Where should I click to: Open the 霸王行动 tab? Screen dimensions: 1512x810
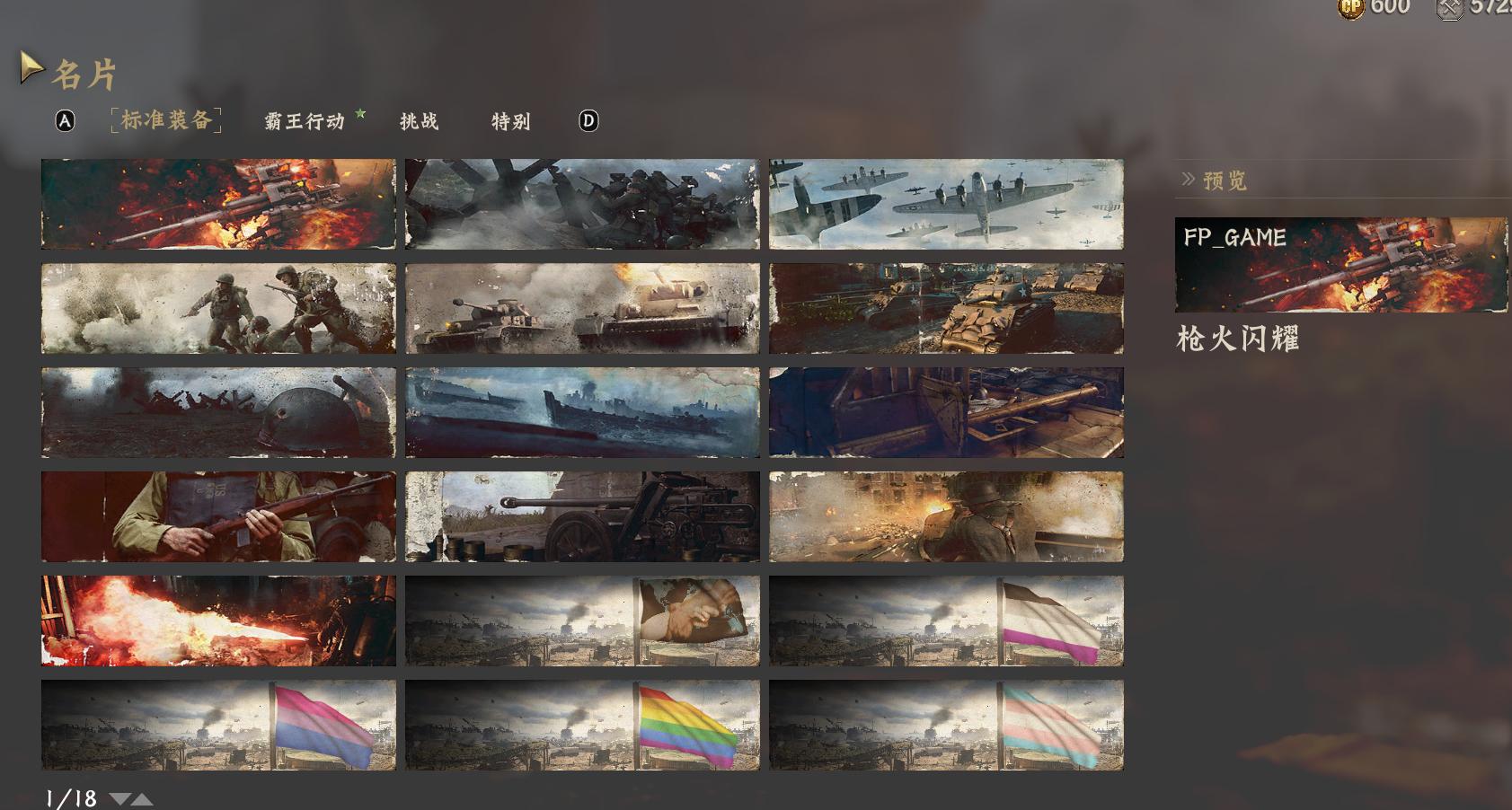click(305, 121)
